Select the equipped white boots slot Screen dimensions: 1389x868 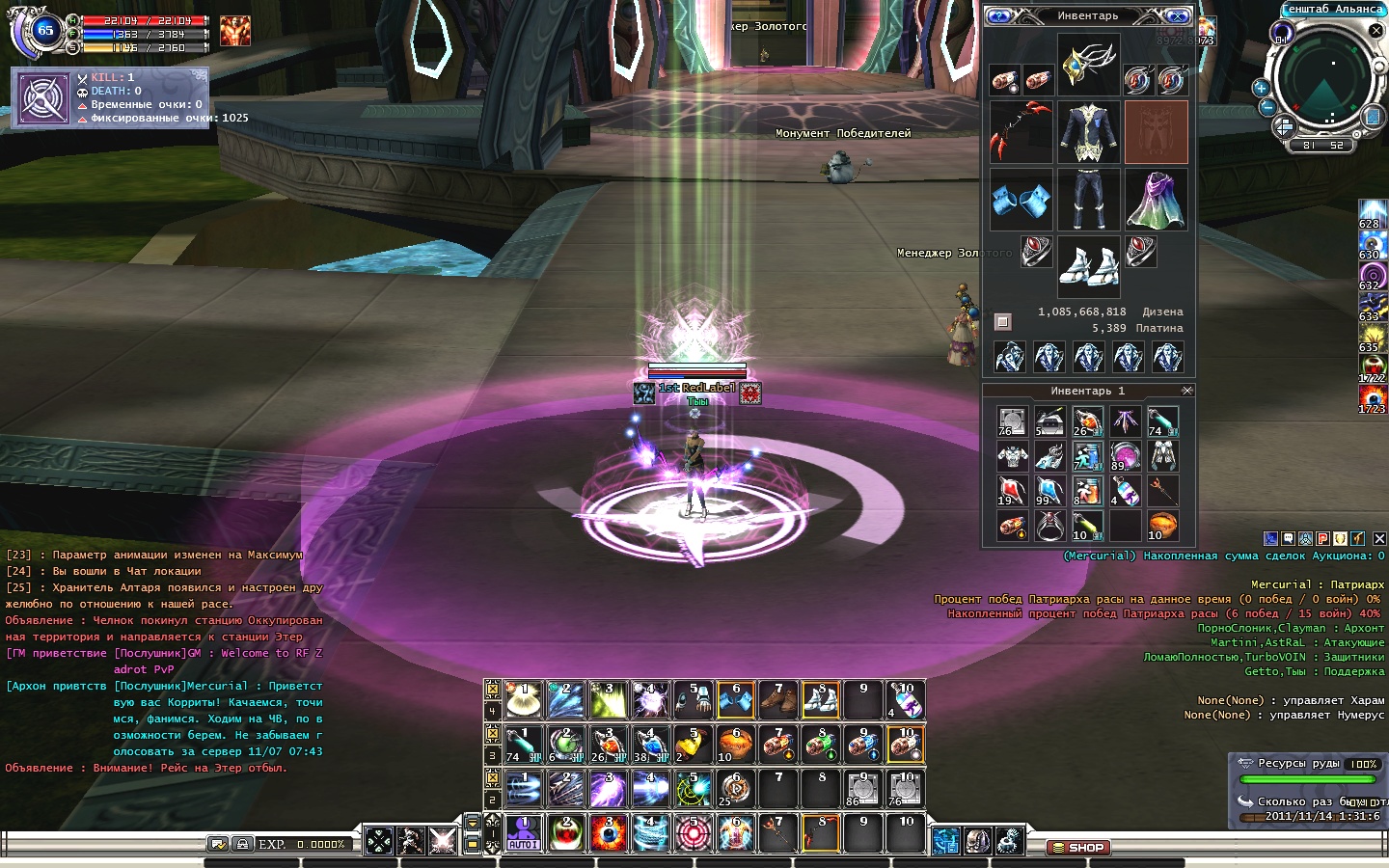[x=1088, y=265]
